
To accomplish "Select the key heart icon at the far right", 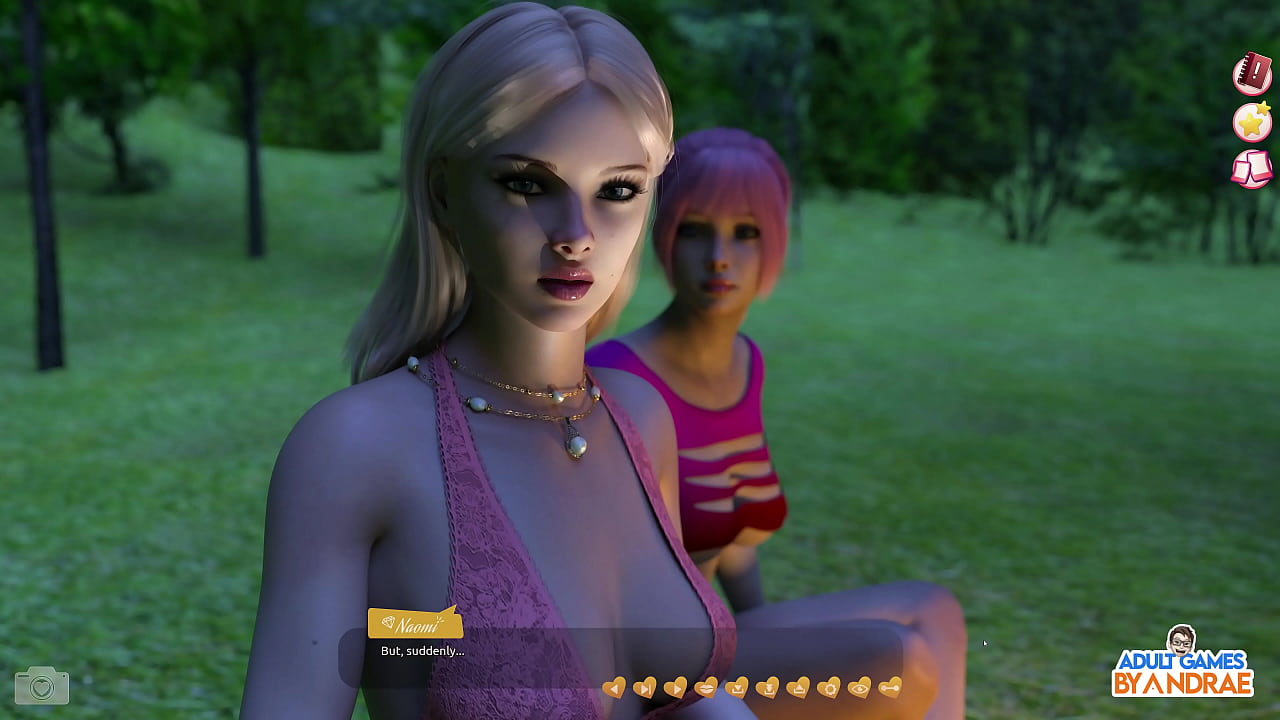I will pyautogui.click(x=888, y=687).
